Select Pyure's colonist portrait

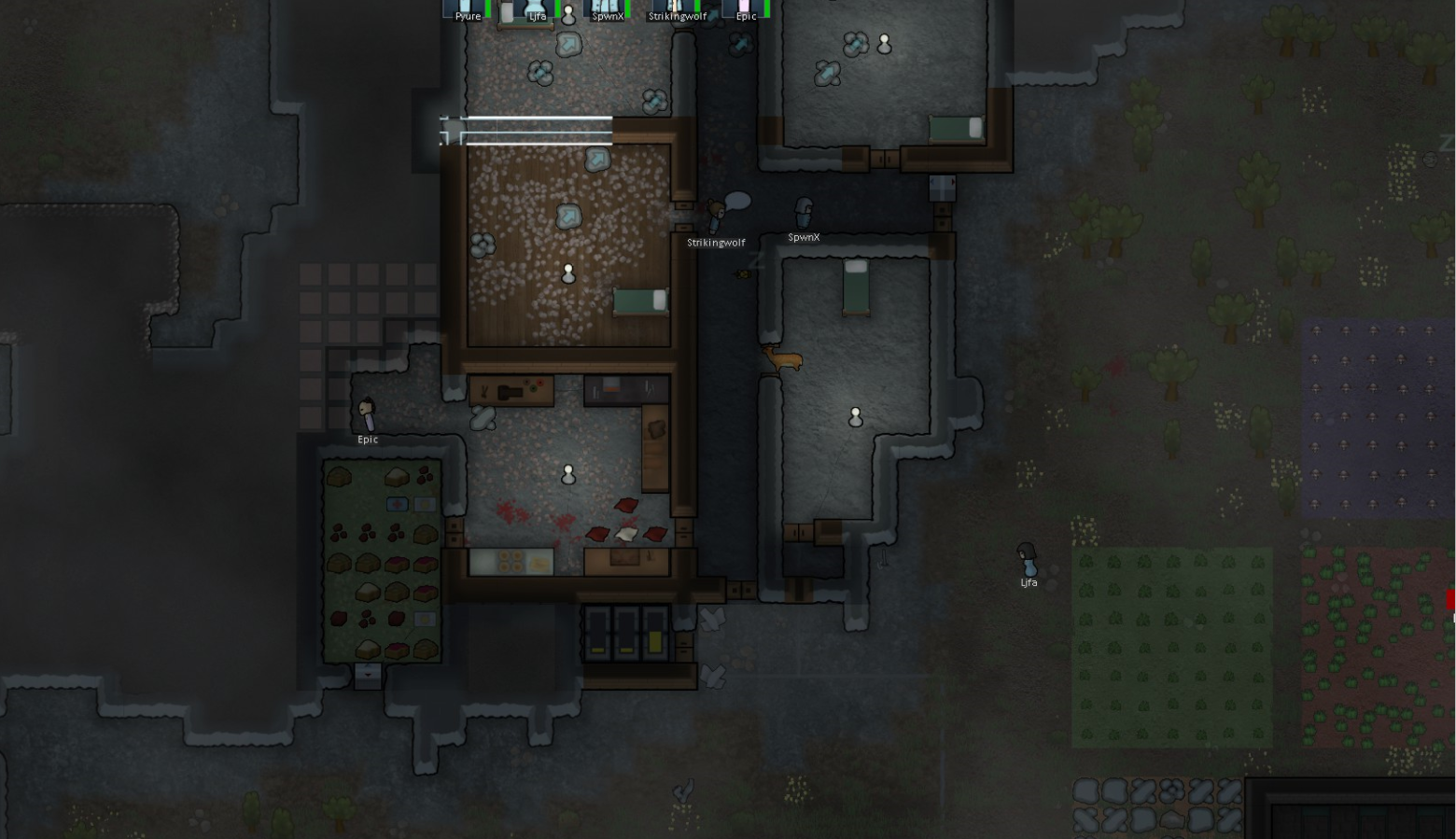tap(467, 9)
